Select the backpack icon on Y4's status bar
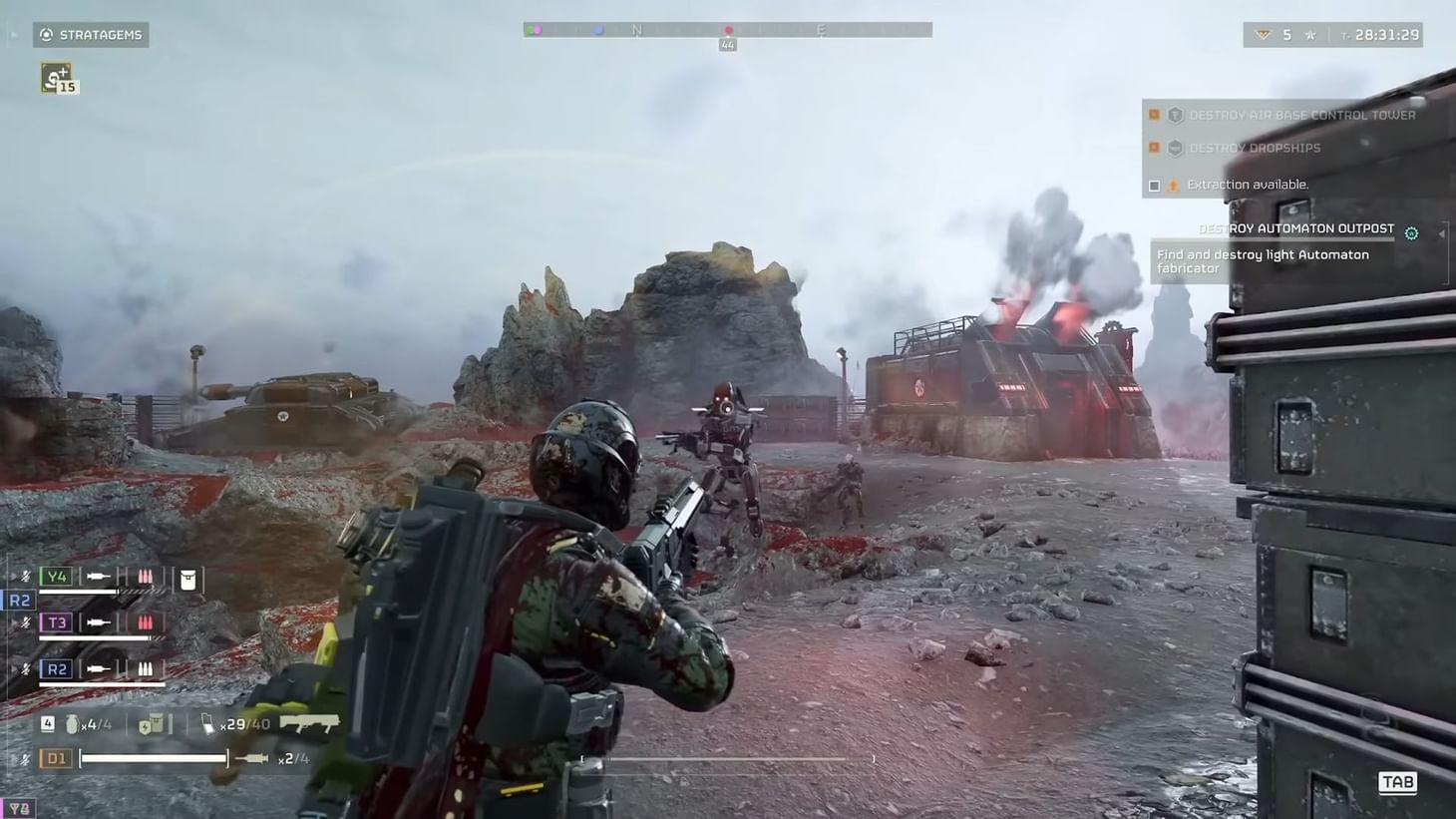Viewport: 1456px width, 819px height. (188, 577)
